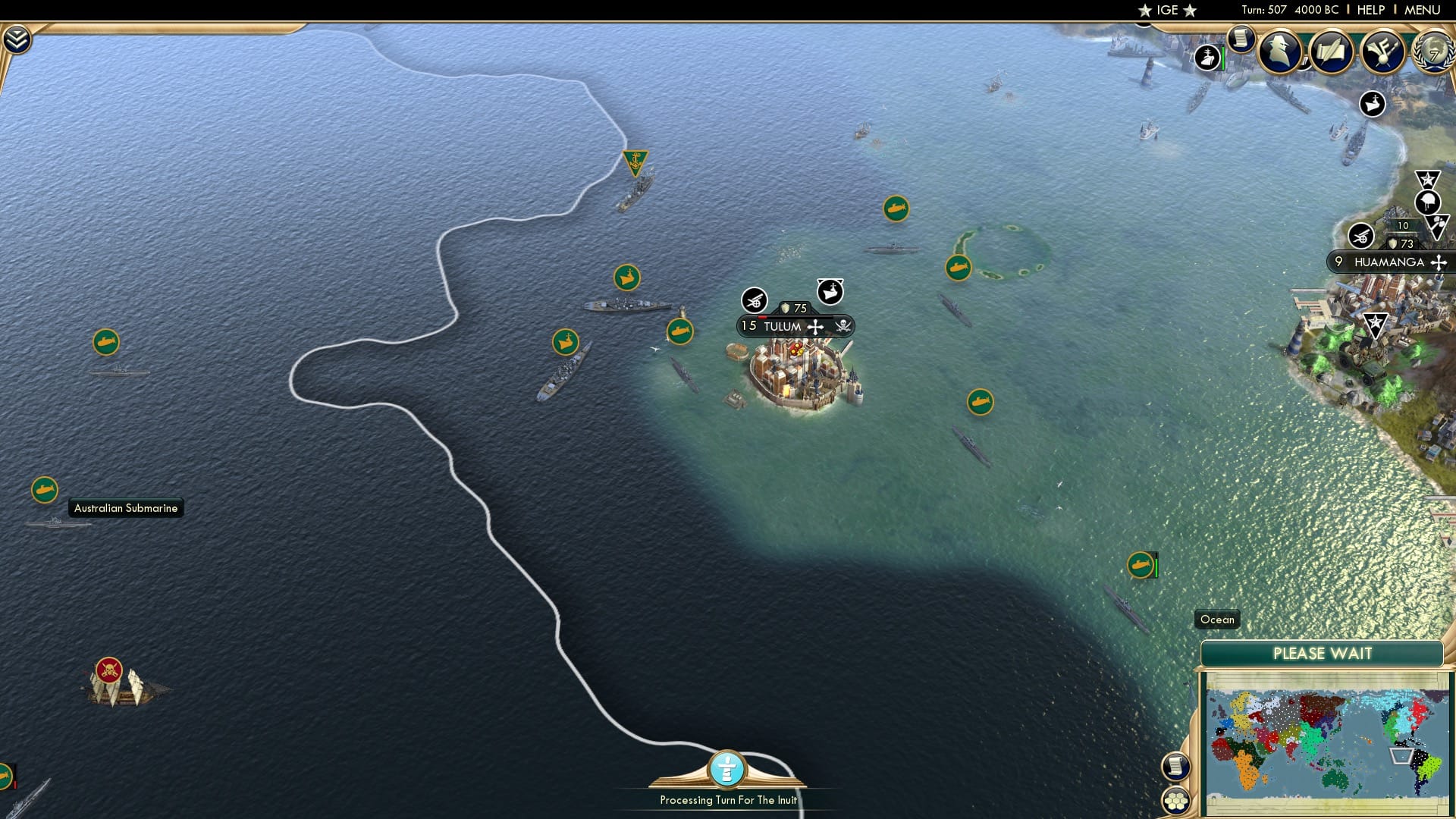Click the pirate flag on the Tulum banner

pos(844,326)
